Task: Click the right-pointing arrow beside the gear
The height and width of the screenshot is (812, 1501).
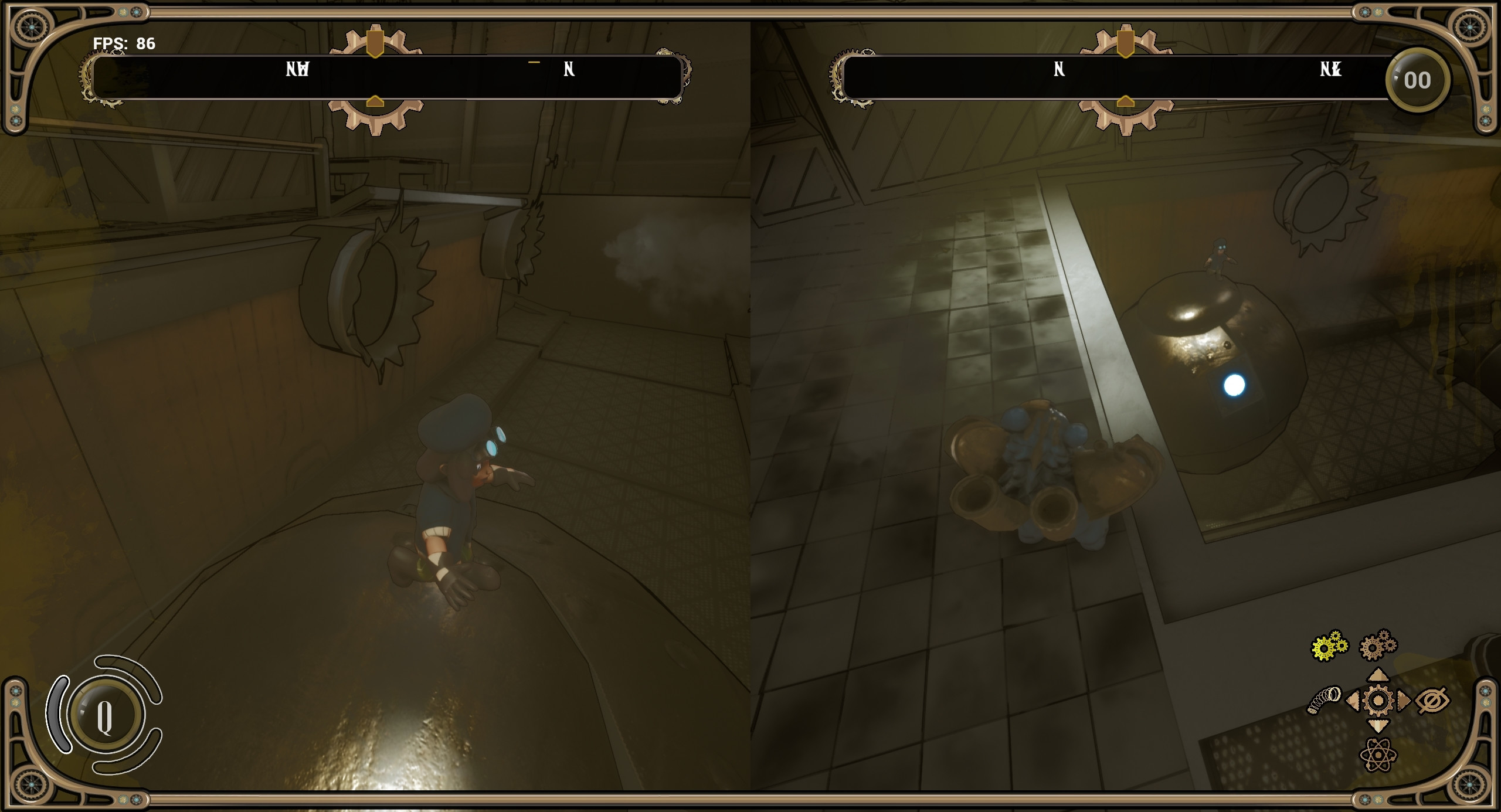Action: pos(1403,700)
